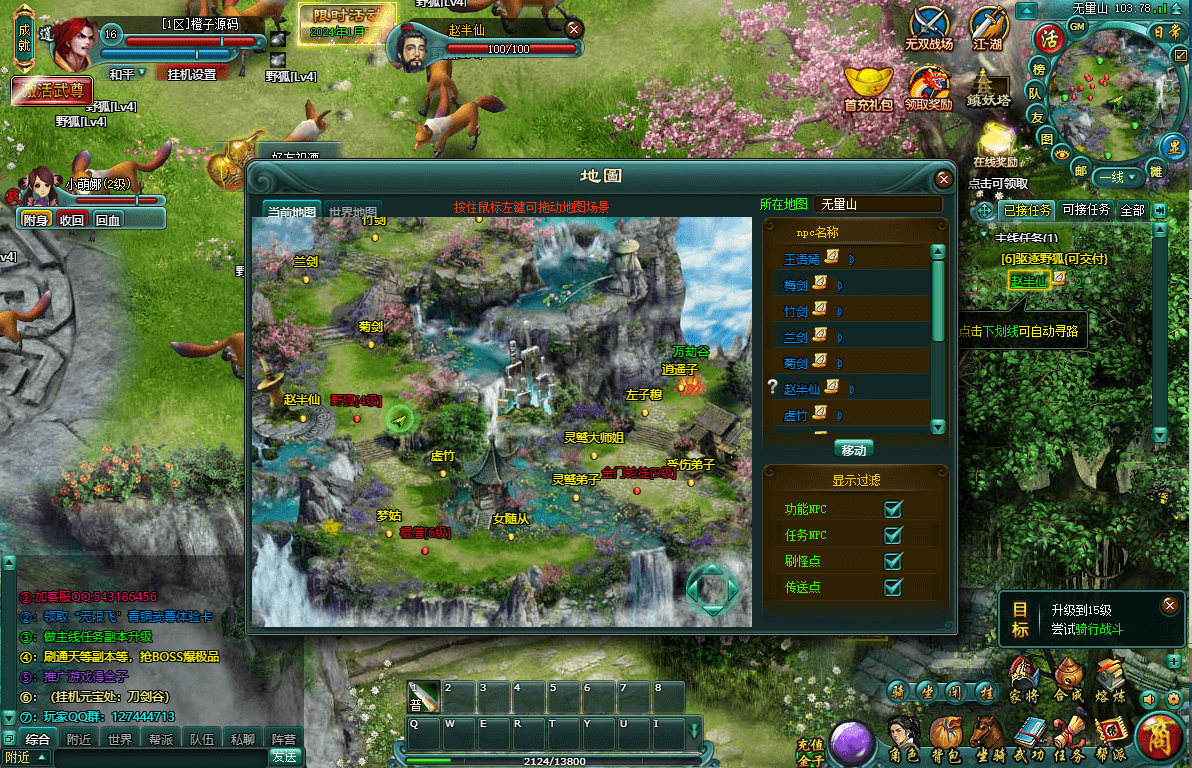Switch to the 可接任务 quest tab

click(x=1086, y=210)
